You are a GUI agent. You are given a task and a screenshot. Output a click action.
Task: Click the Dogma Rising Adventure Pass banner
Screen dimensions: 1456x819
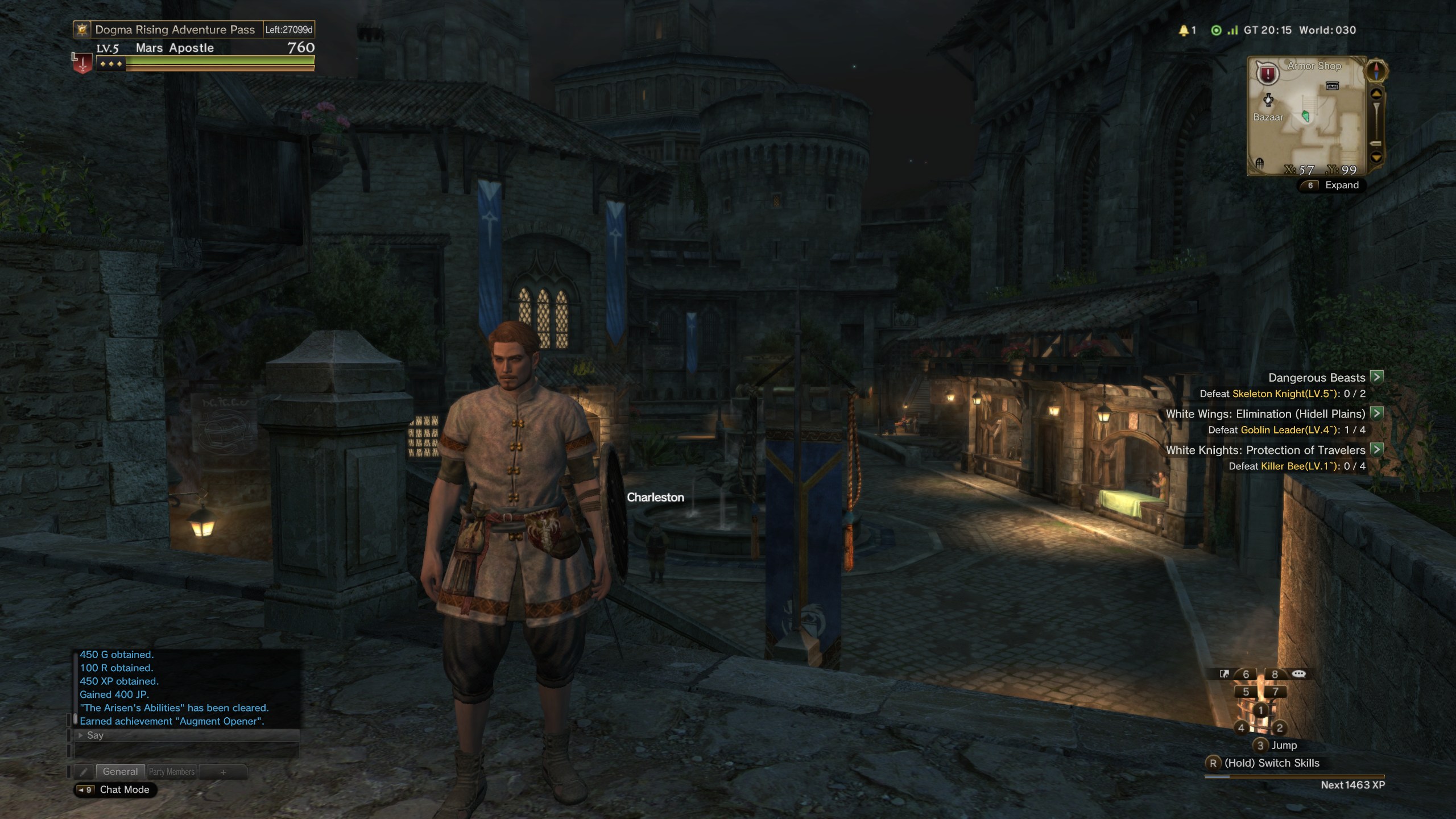[x=174, y=30]
